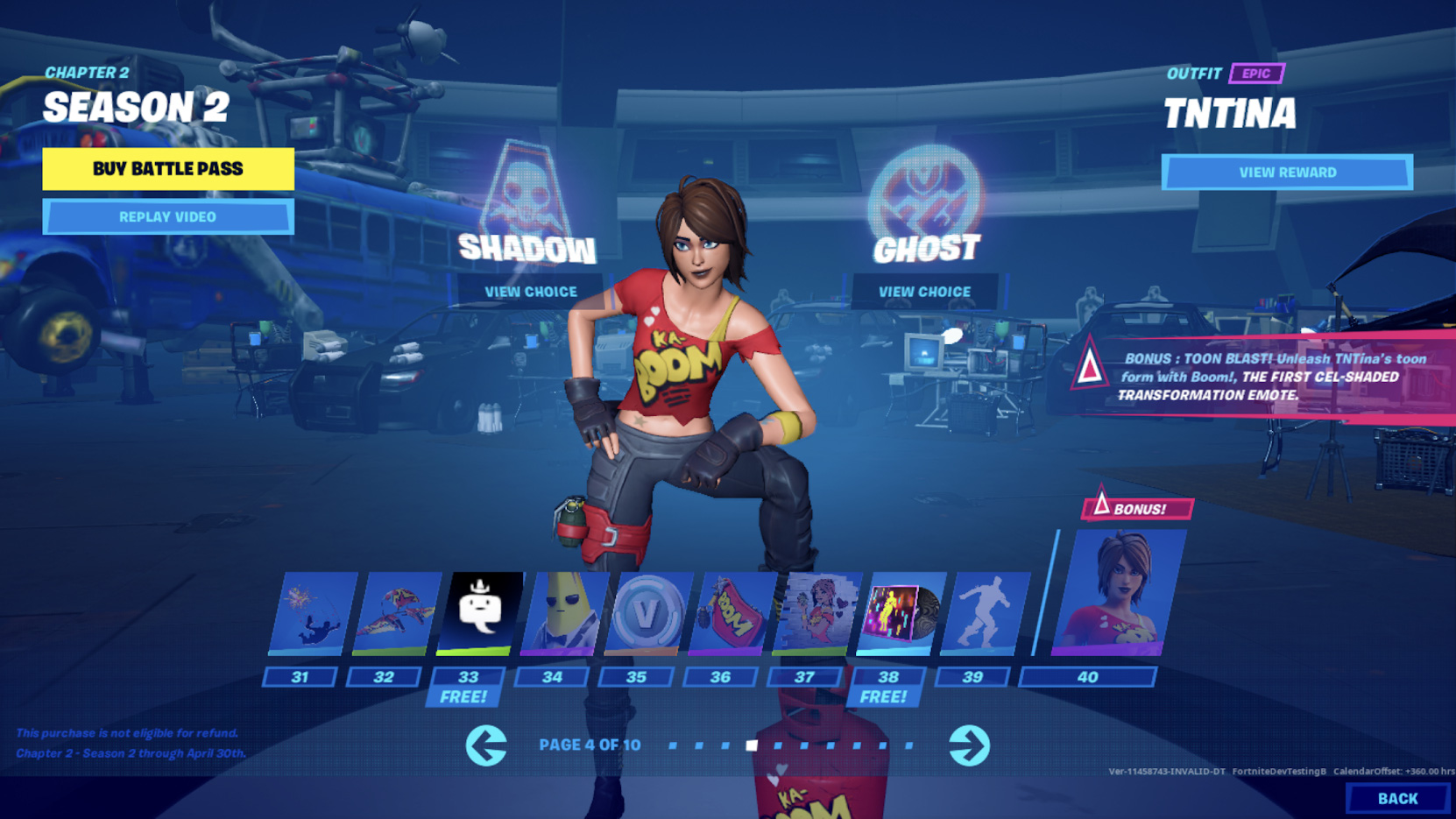Click the CHAPTER 2 season header
This screenshot has width=1456, height=819.
[88, 74]
